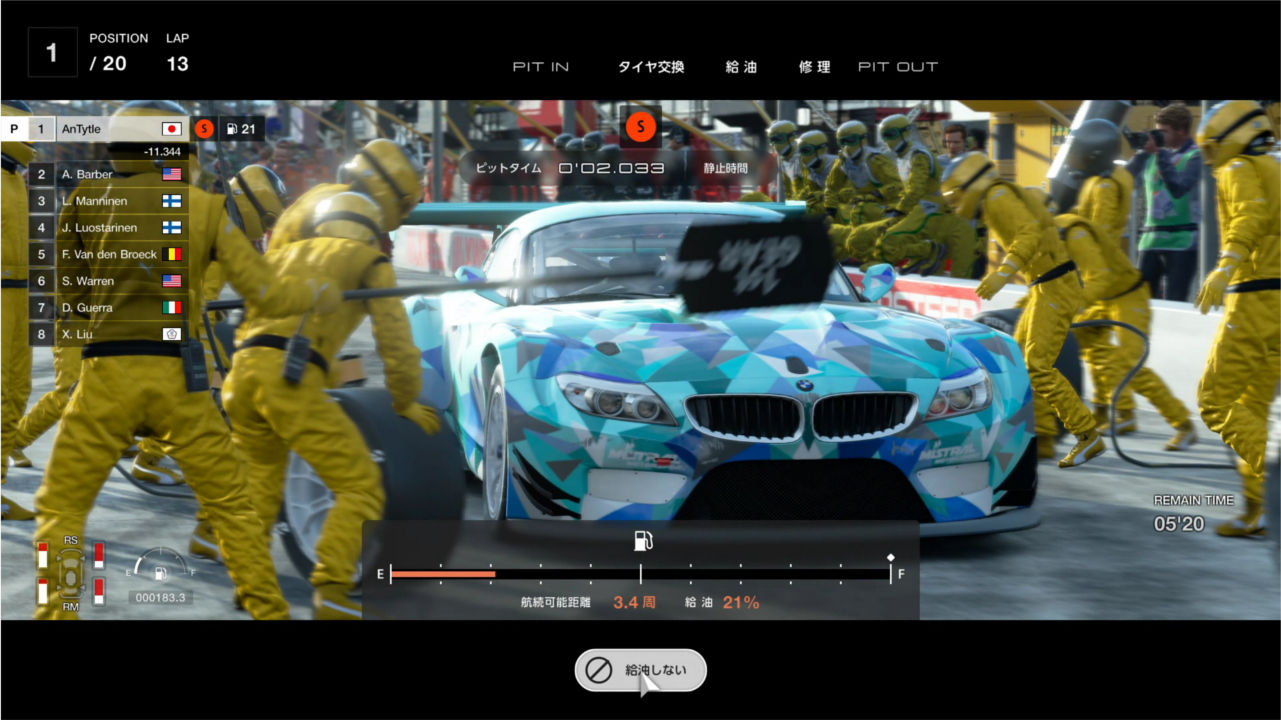This screenshot has height=720, width=1281.
Task: Select the タイヤ交換 tire change step
Action: click(651, 67)
